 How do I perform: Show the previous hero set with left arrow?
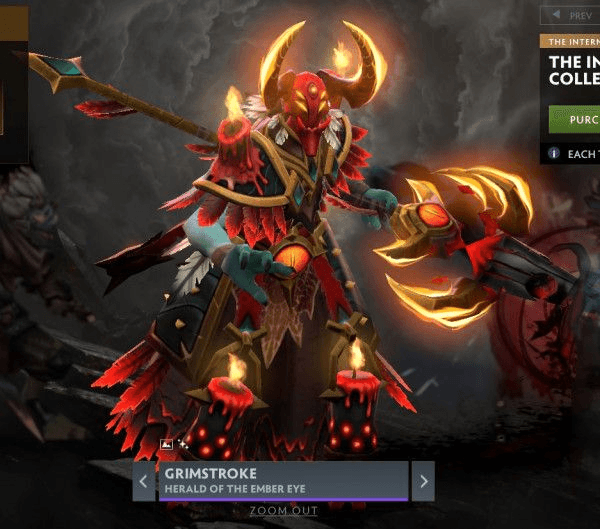click(144, 481)
